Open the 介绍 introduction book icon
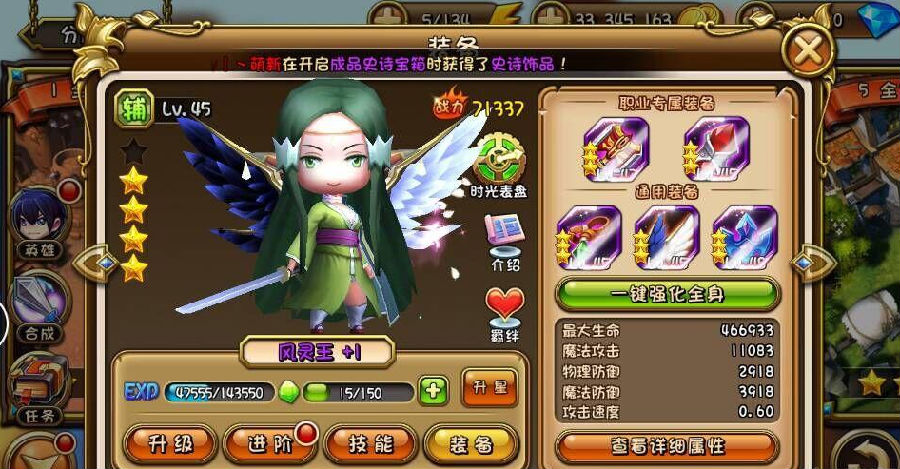Image resolution: width=900 pixels, height=469 pixels. tap(504, 240)
